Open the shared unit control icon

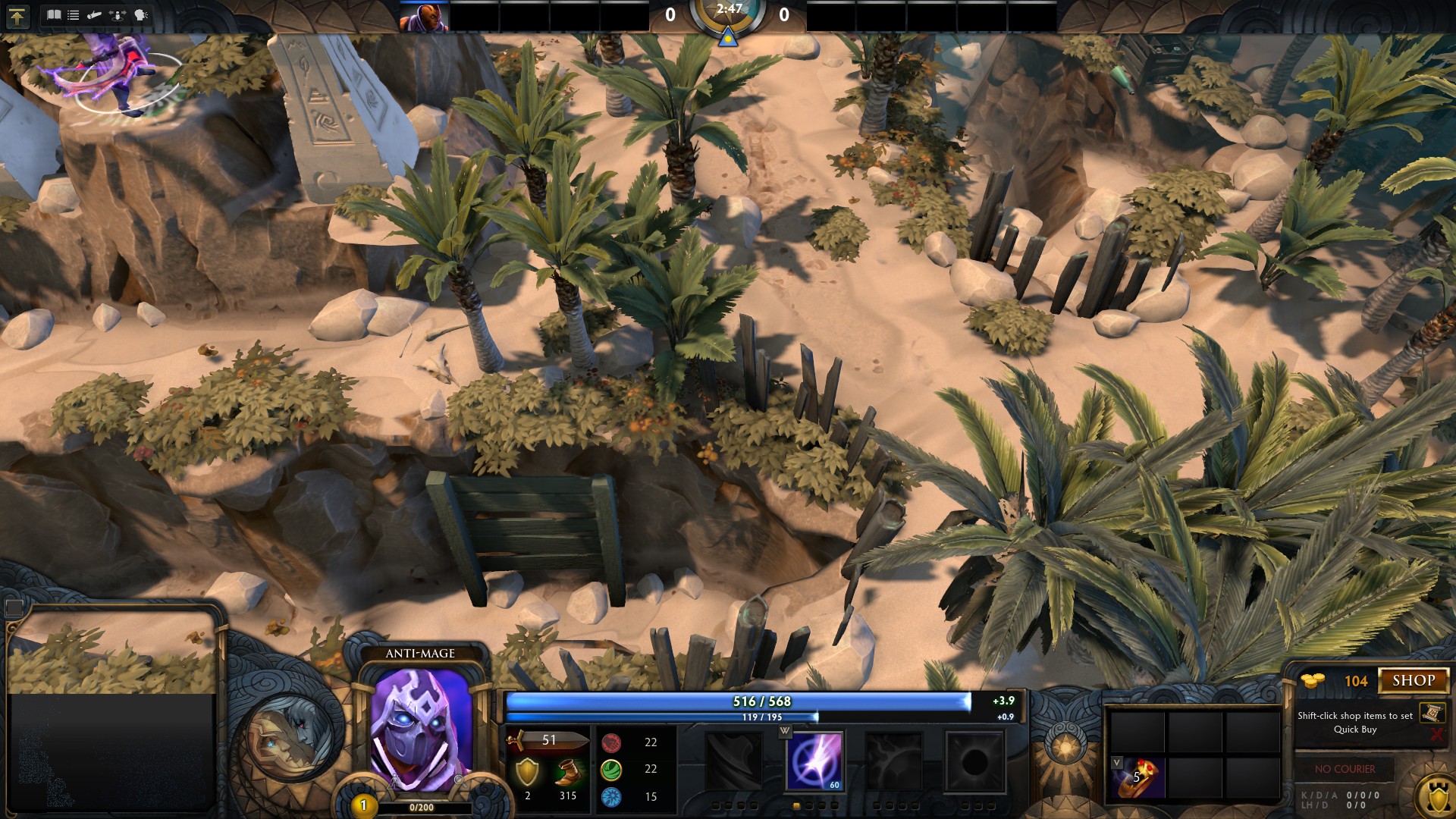(x=118, y=14)
